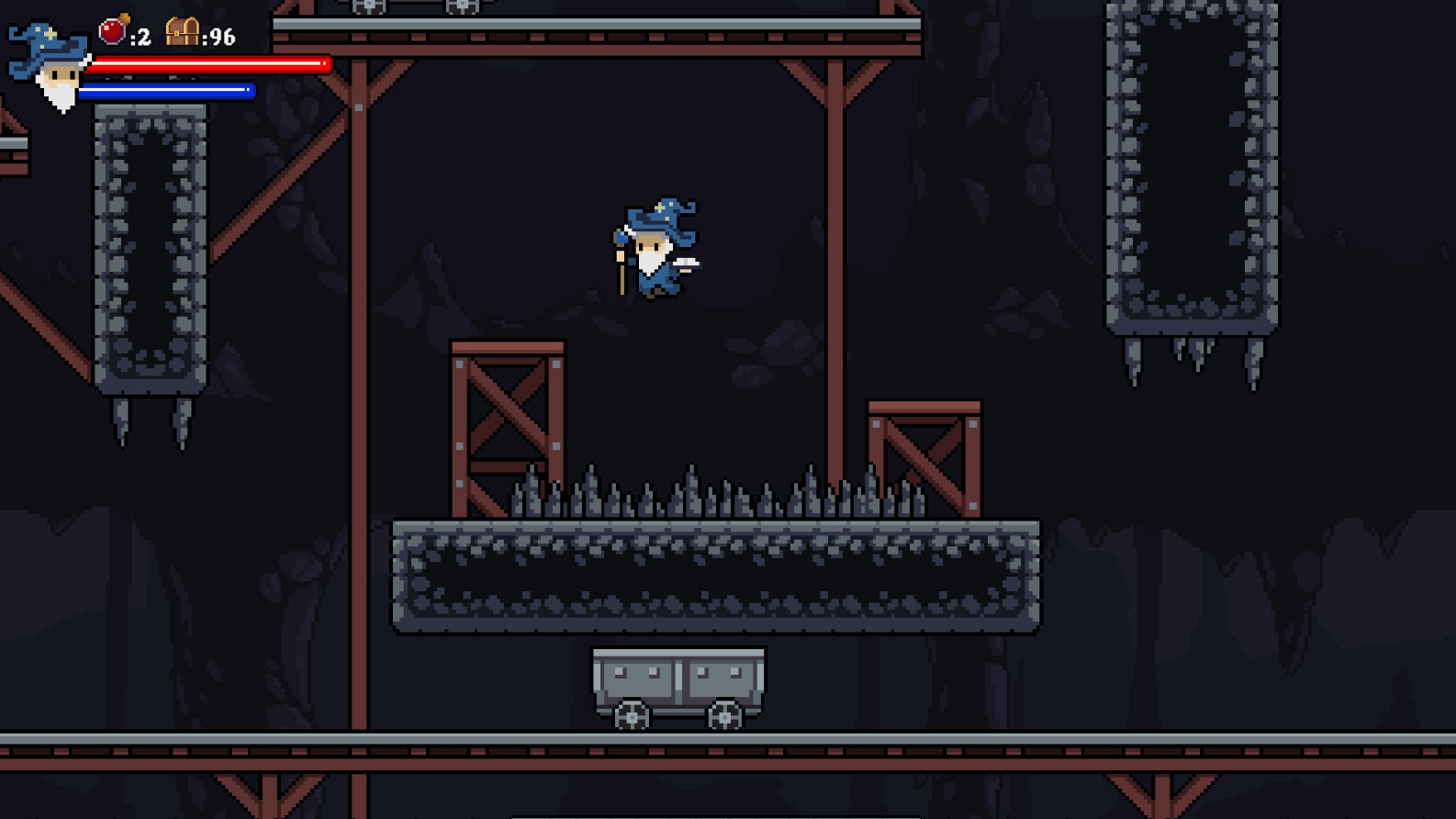Screen dimensions: 1456x819
Task: Click the blue mana bar
Action: pyautogui.click(x=170, y=90)
